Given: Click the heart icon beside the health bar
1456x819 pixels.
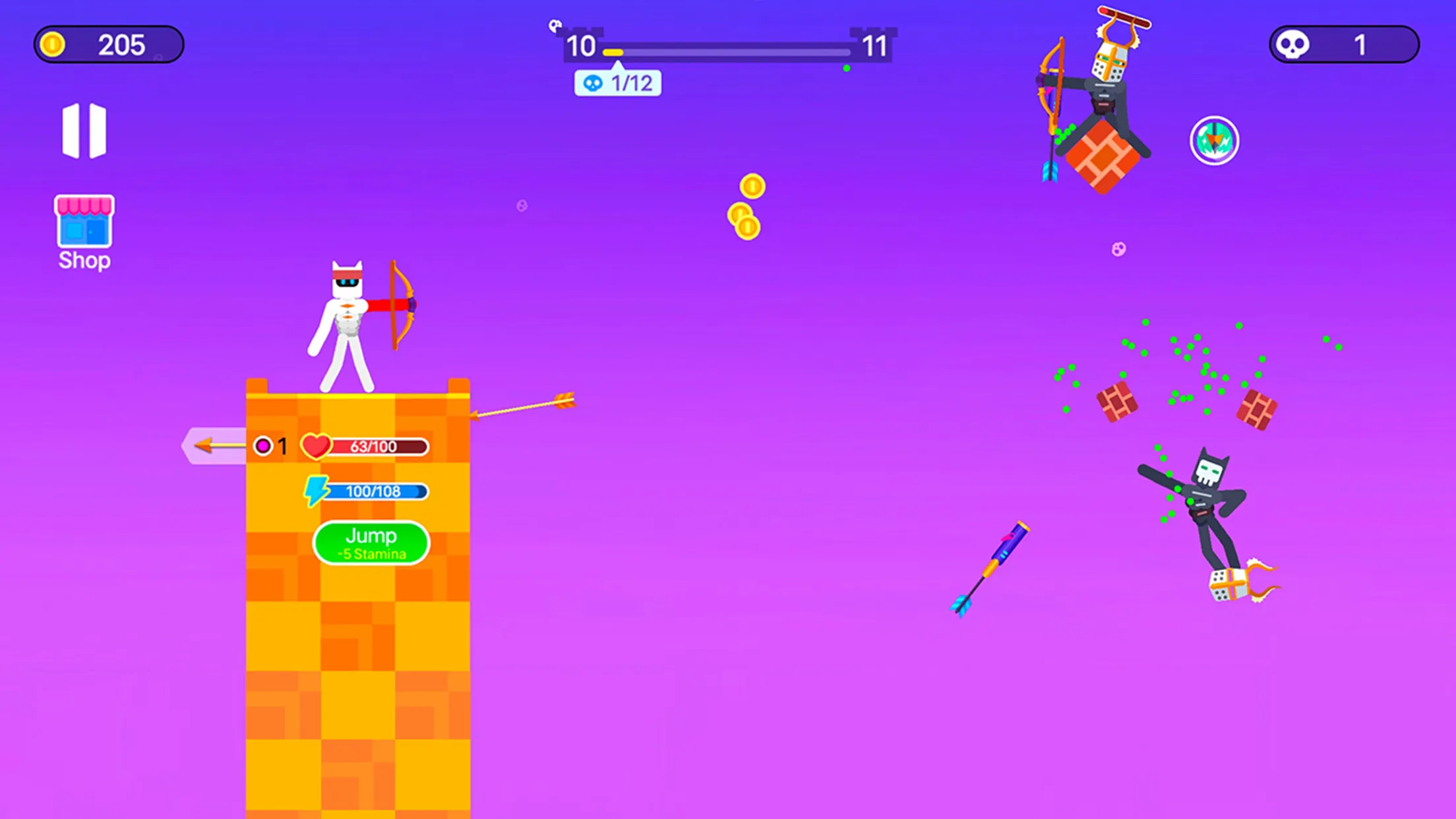Looking at the screenshot, I should pyautogui.click(x=315, y=446).
